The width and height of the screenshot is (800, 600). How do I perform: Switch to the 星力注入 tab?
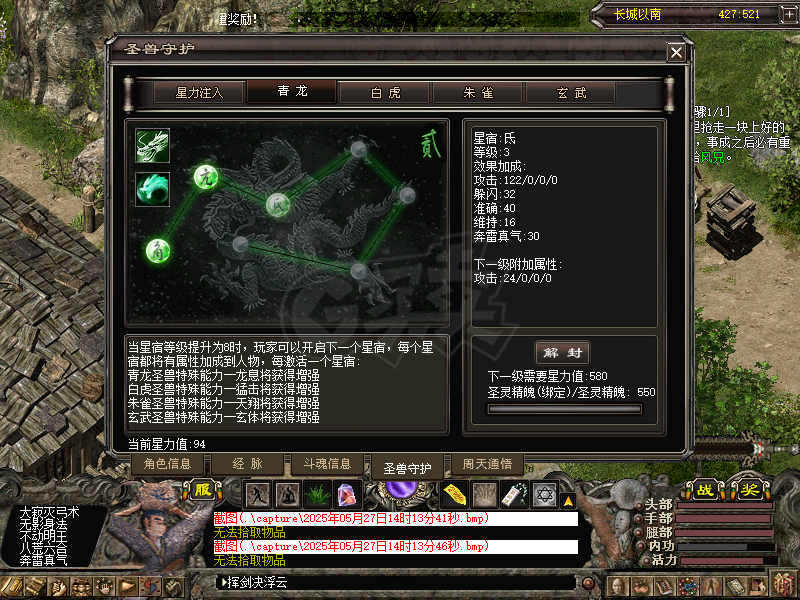click(198, 92)
